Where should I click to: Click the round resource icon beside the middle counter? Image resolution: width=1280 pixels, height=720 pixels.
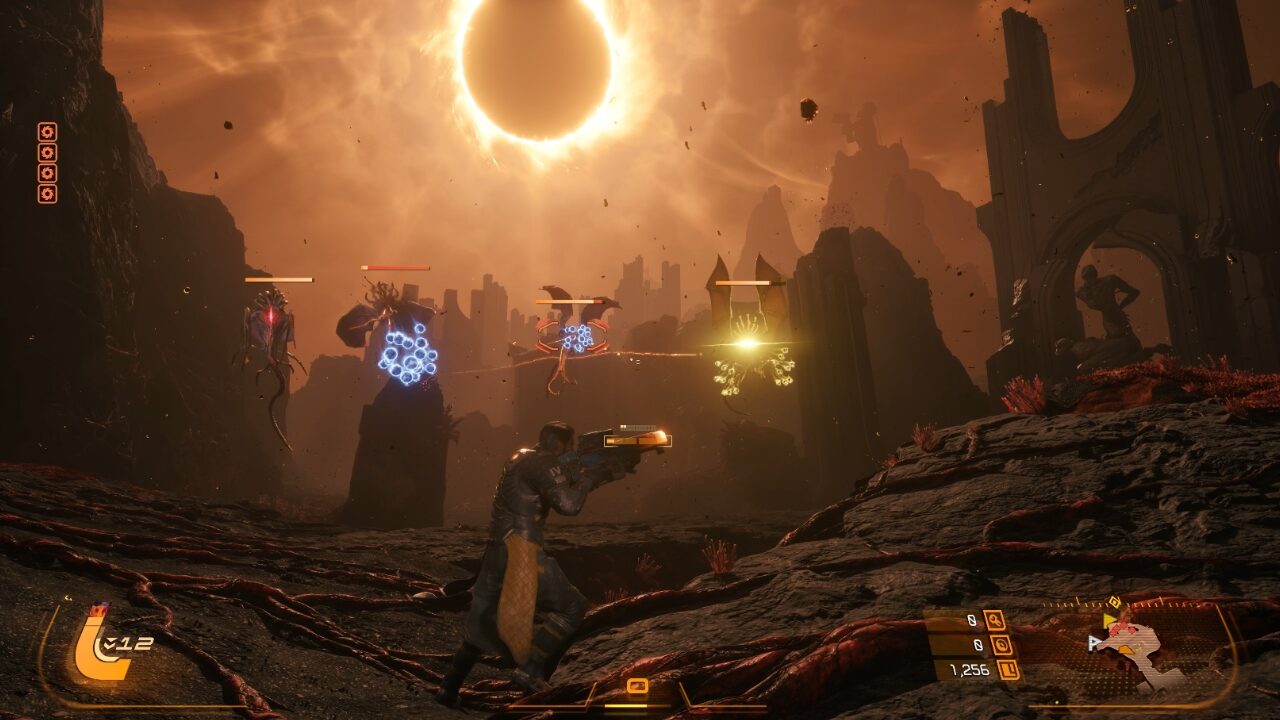click(1002, 645)
